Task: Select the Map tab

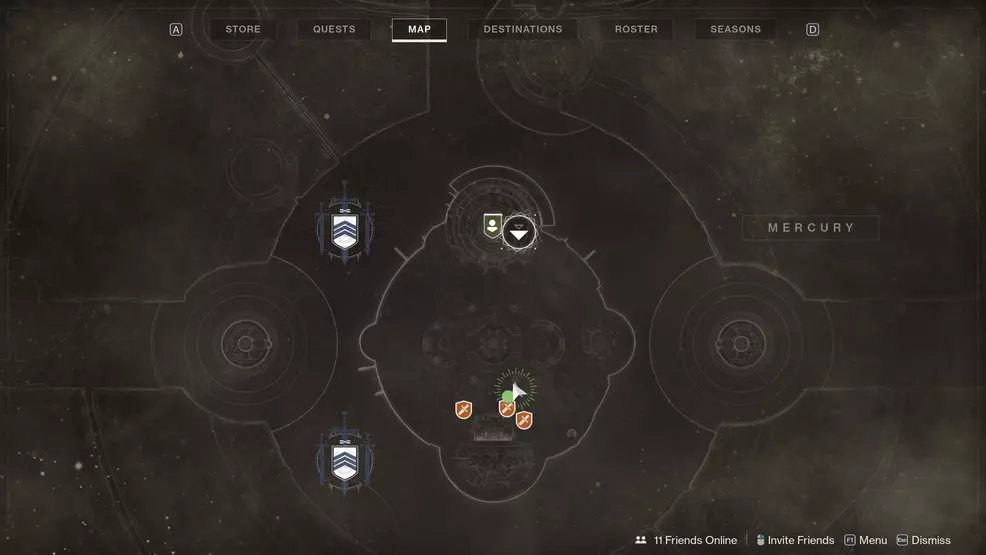Action: 419,30
